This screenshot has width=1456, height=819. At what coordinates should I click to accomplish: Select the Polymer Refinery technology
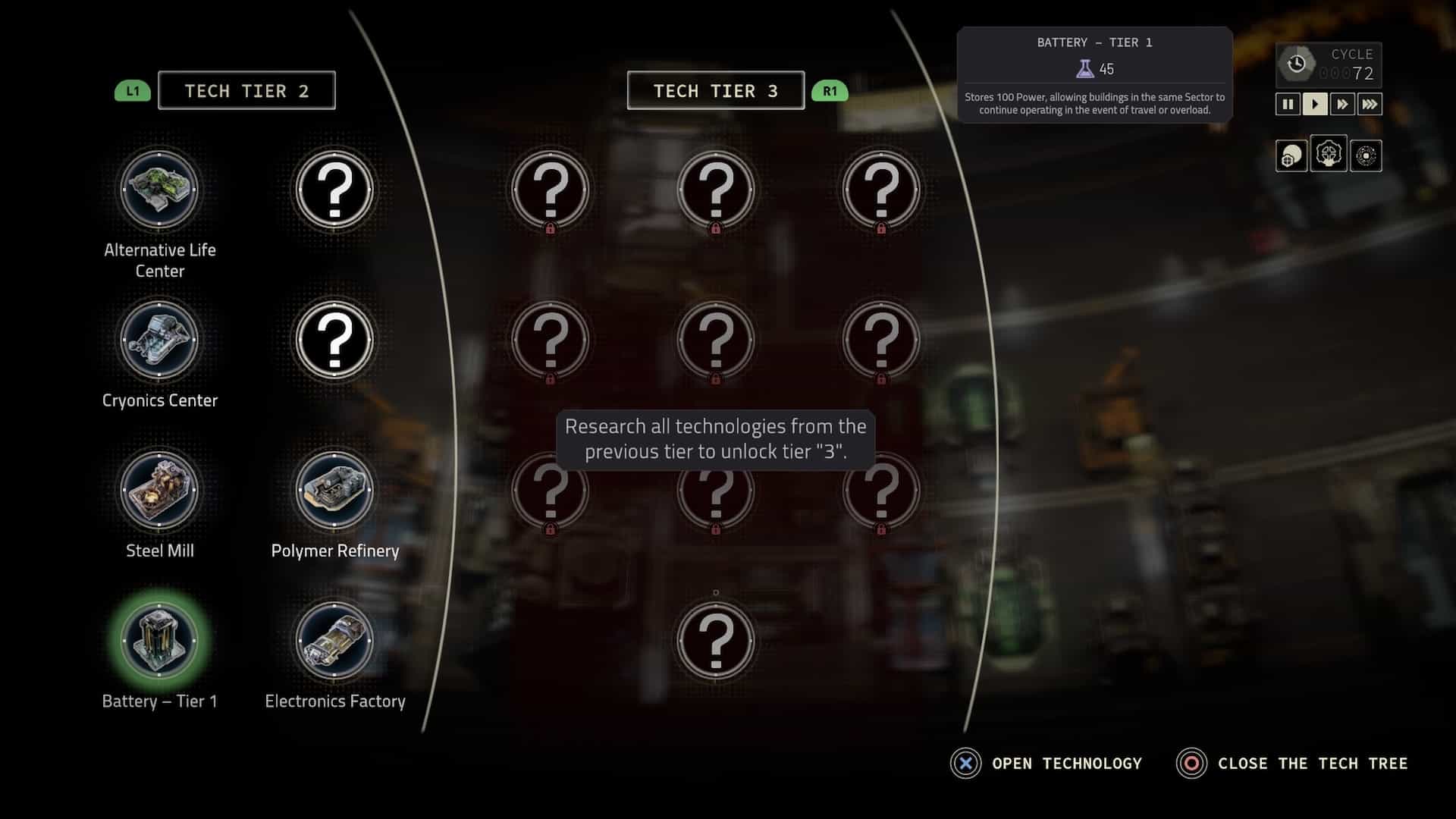[x=334, y=491]
